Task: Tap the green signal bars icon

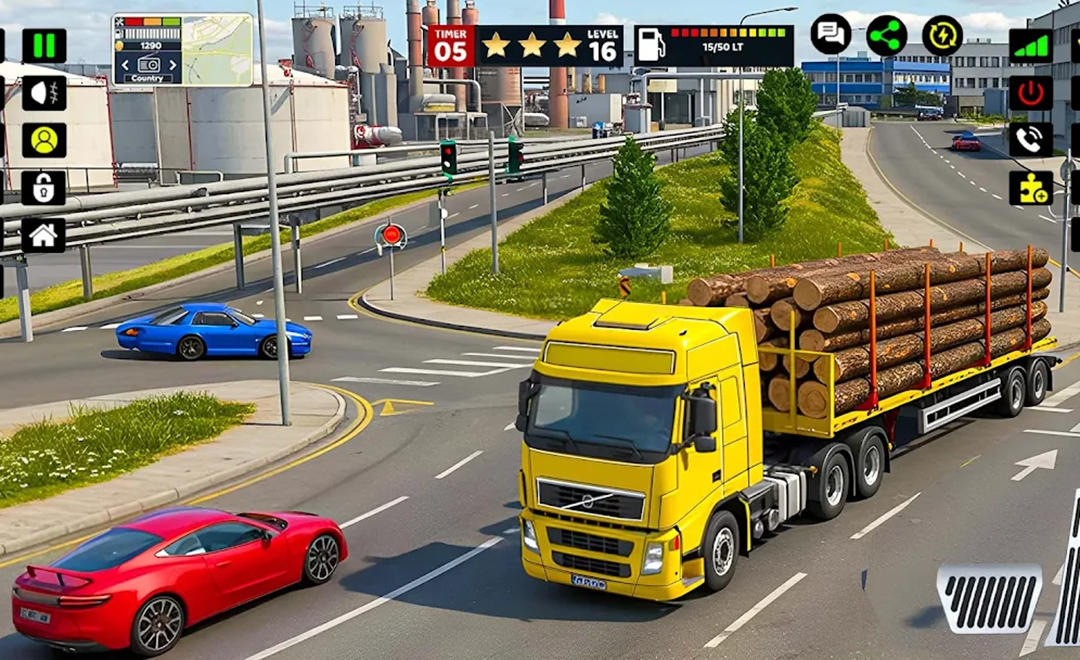Action: click(x=1030, y=46)
